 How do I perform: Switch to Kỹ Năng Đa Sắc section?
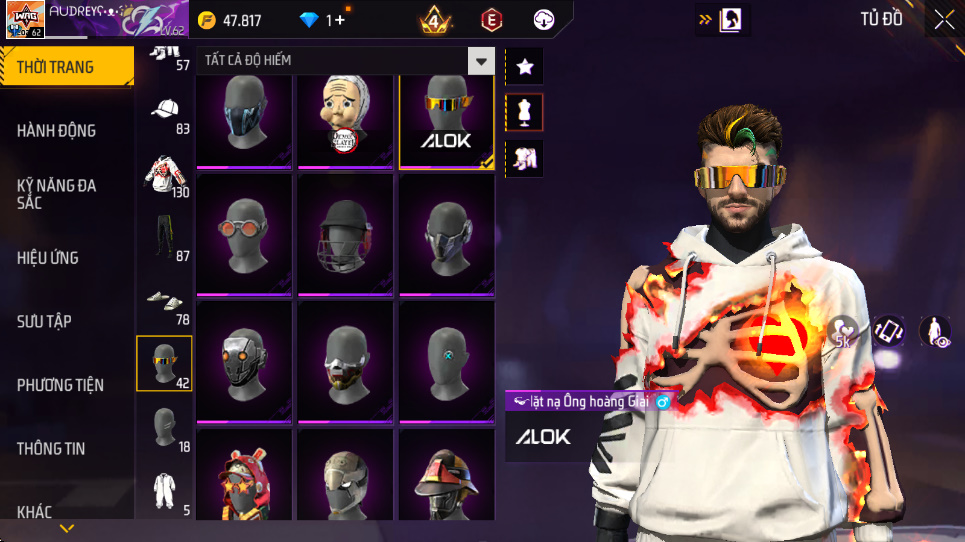click(x=57, y=194)
